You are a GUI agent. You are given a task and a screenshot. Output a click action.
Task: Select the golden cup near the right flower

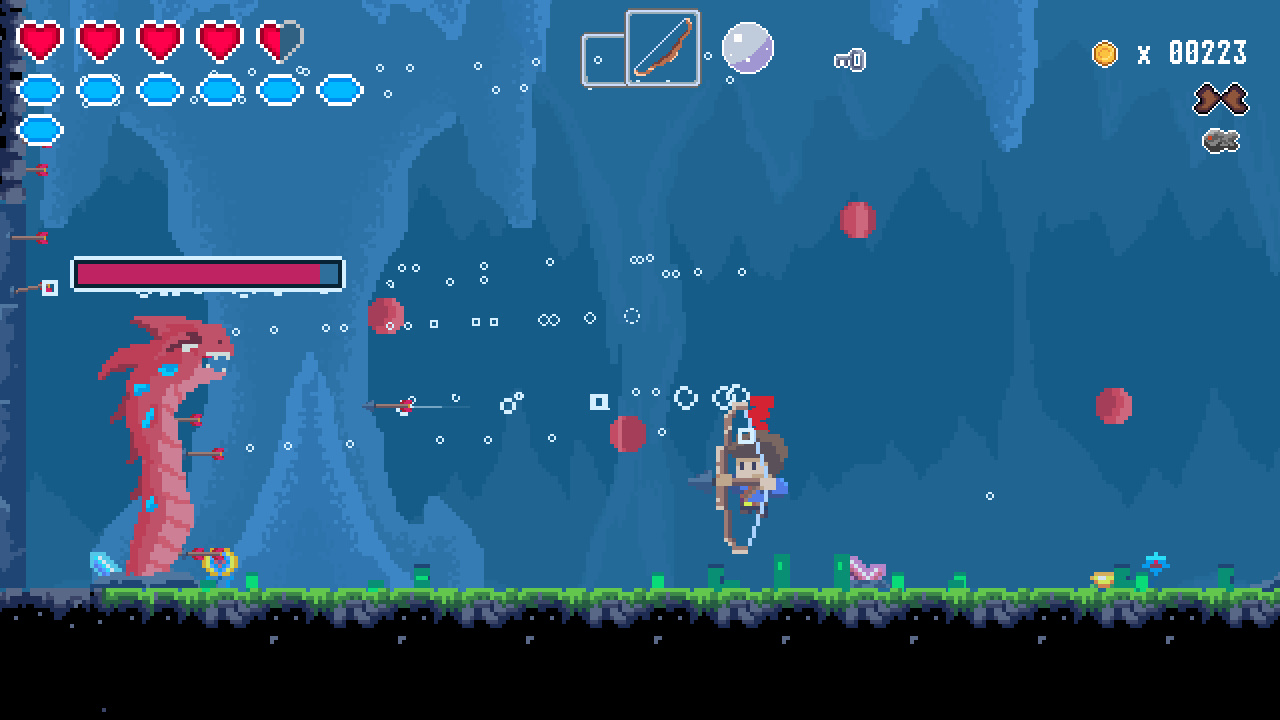point(1100,578)
